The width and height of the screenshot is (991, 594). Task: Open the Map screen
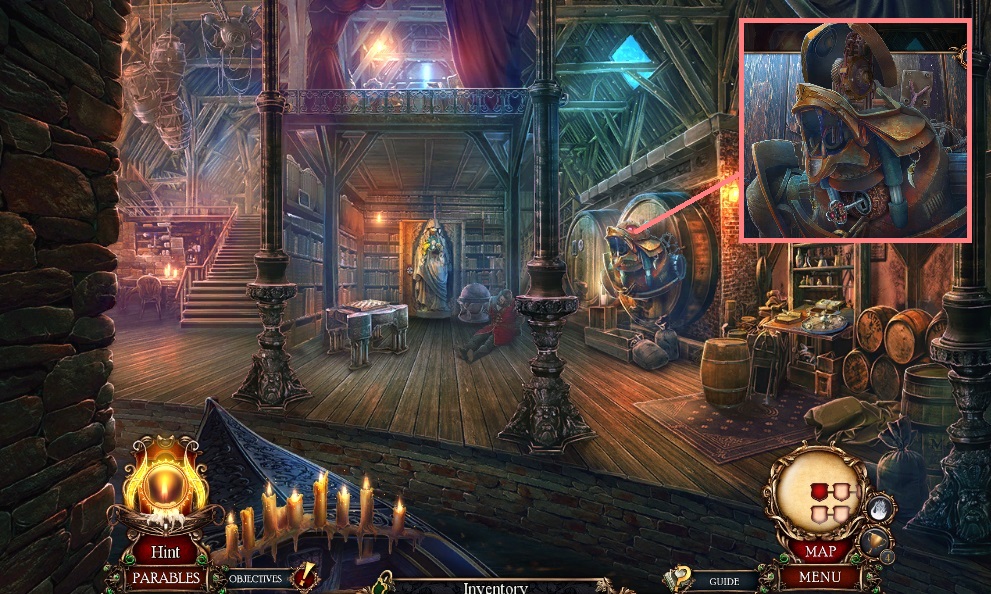[x=819, y=551]
